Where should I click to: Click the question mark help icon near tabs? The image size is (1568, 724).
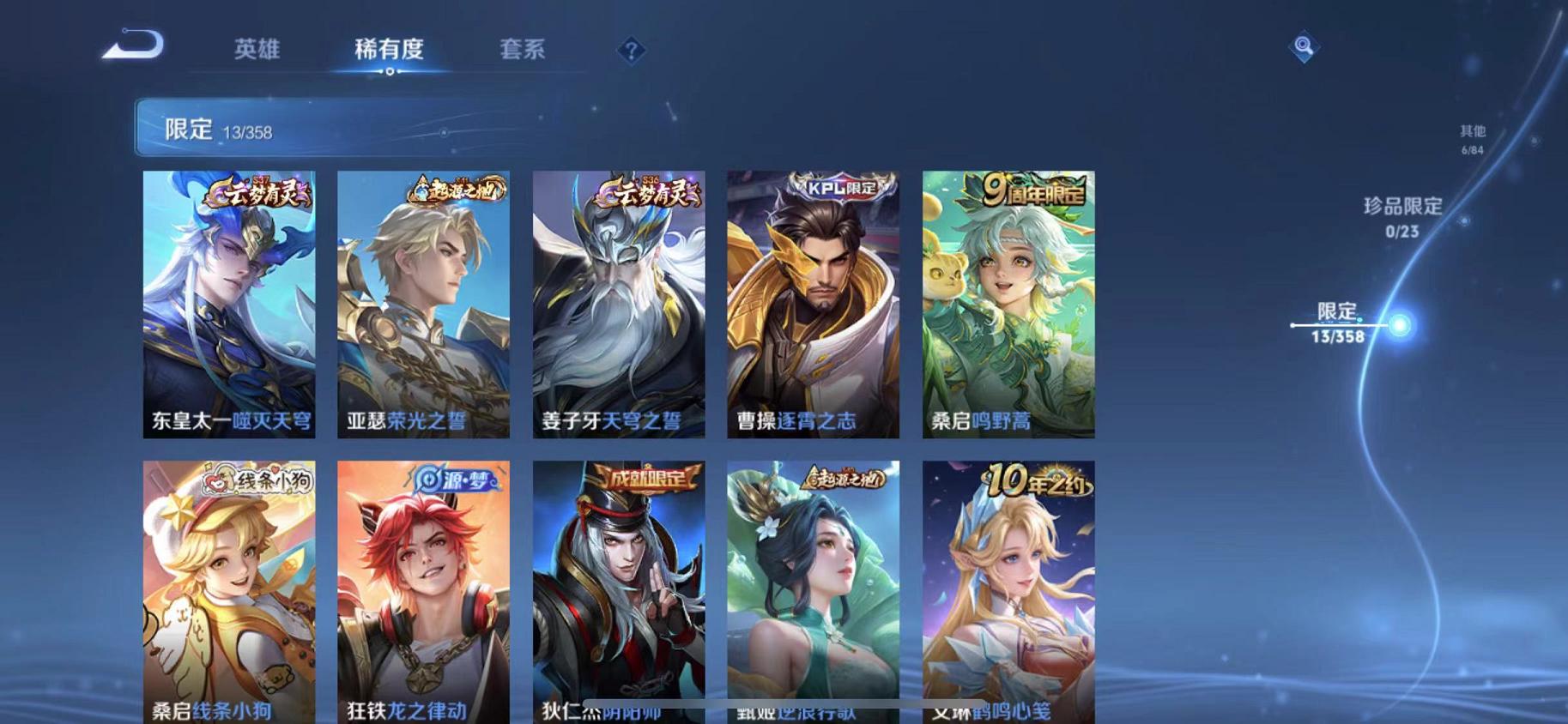tap(631, 51)
